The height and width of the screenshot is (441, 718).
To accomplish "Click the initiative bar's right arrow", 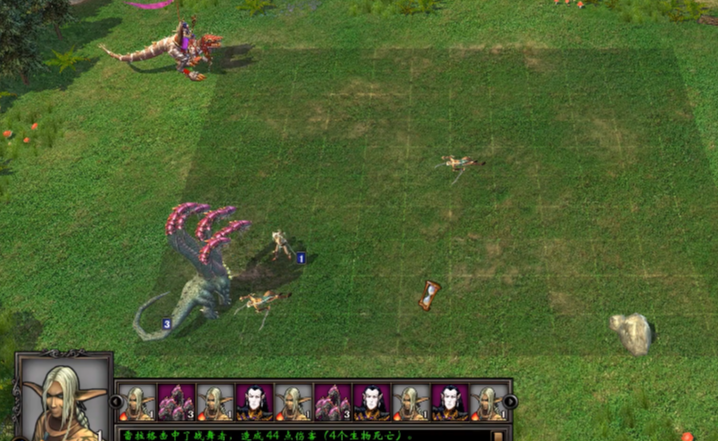I will 510,402.
